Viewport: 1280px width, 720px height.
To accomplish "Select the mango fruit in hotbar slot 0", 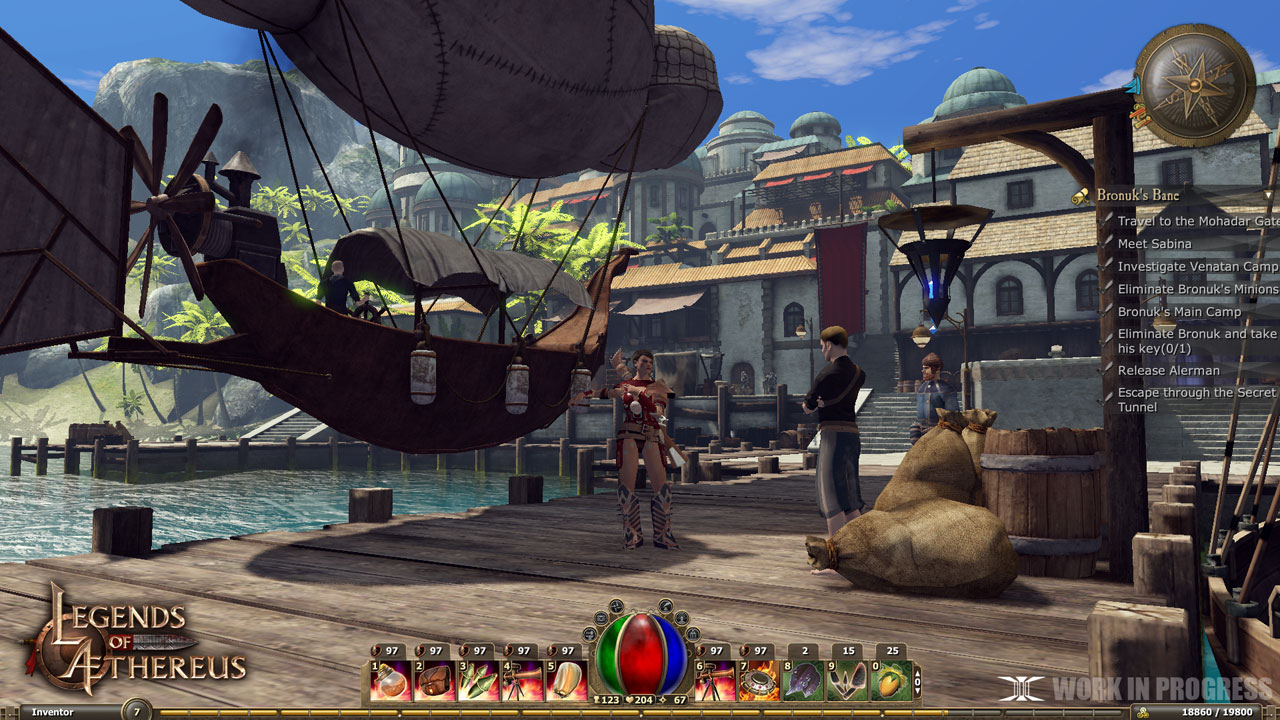I will [890, 679].
